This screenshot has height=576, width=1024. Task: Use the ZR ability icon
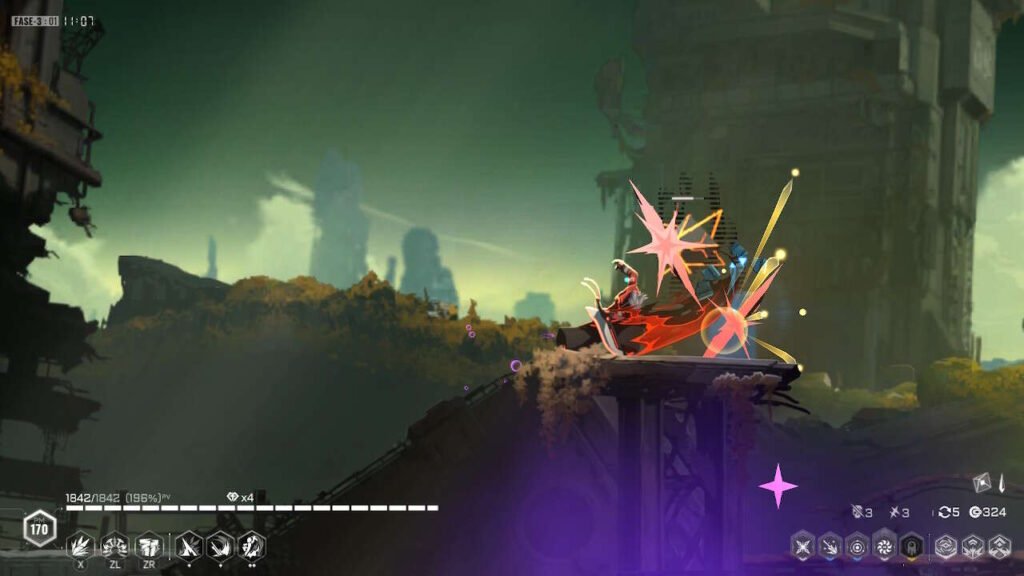148,545
